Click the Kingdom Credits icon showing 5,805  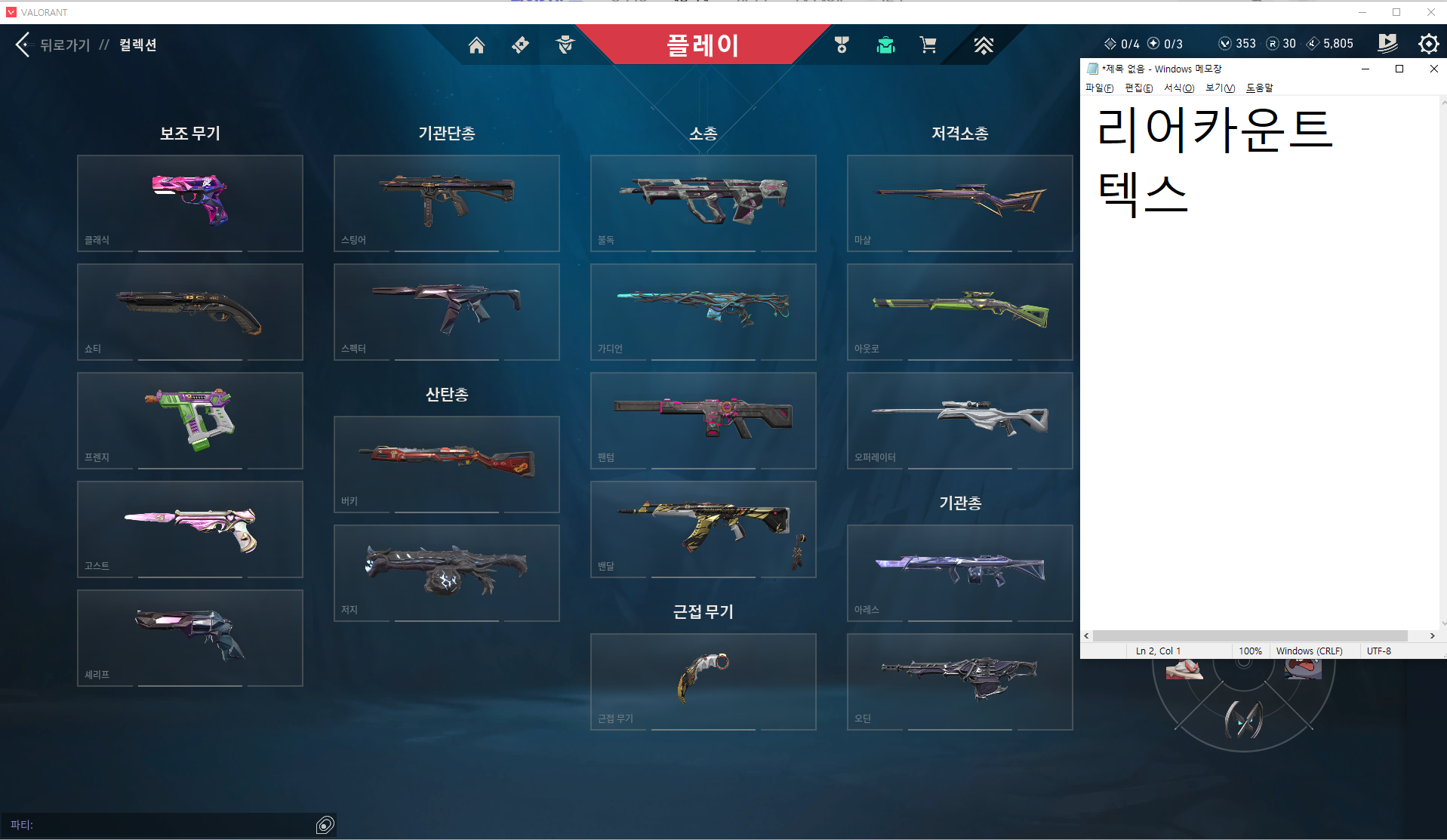[x=1313, y=43]
